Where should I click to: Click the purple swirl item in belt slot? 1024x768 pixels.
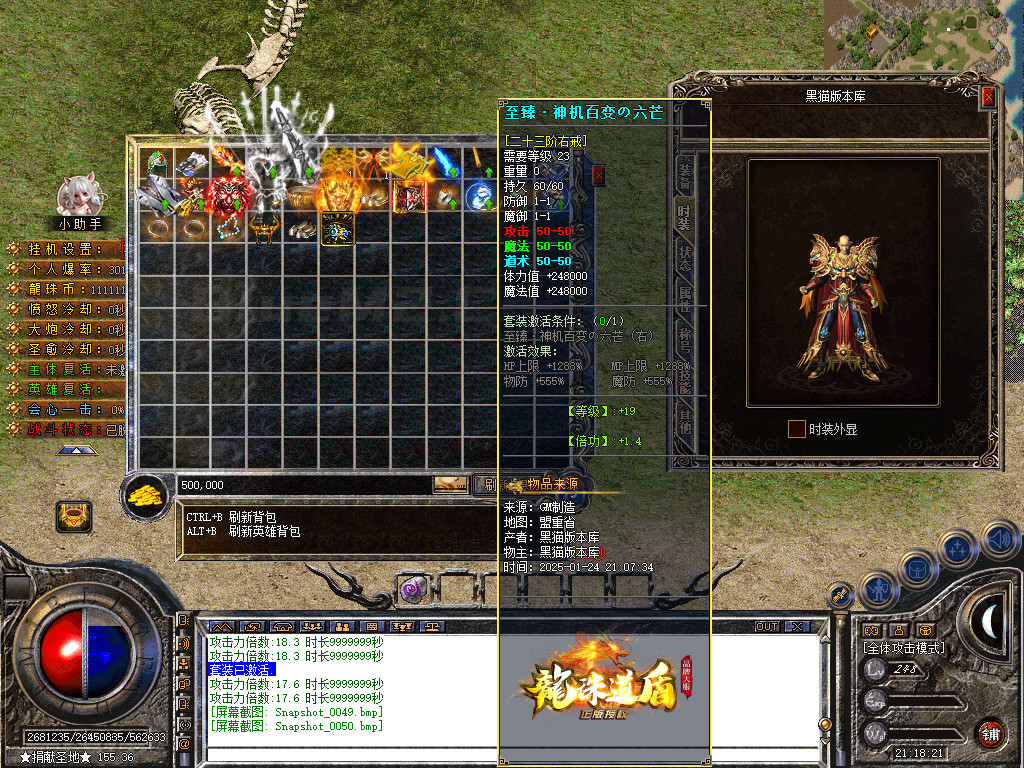413,590
